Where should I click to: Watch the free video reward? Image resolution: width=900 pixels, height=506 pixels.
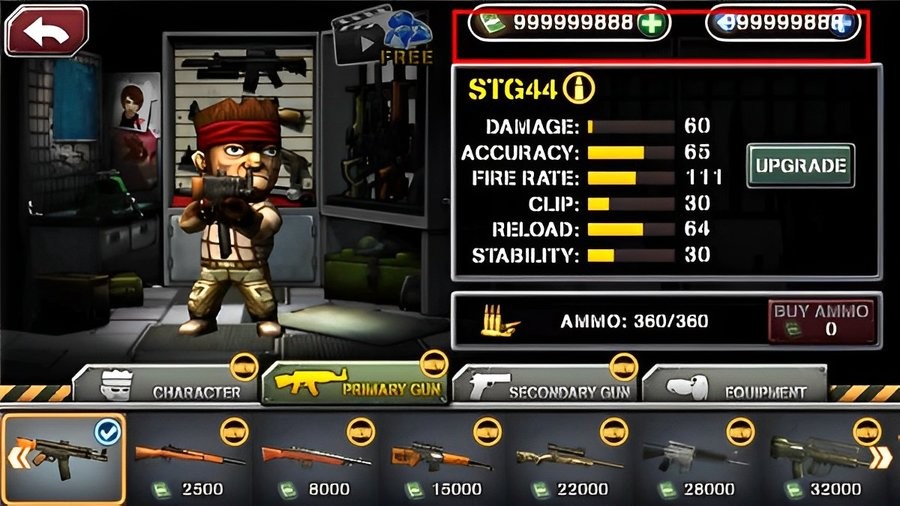pyautogui.click(x=381, y=40)
